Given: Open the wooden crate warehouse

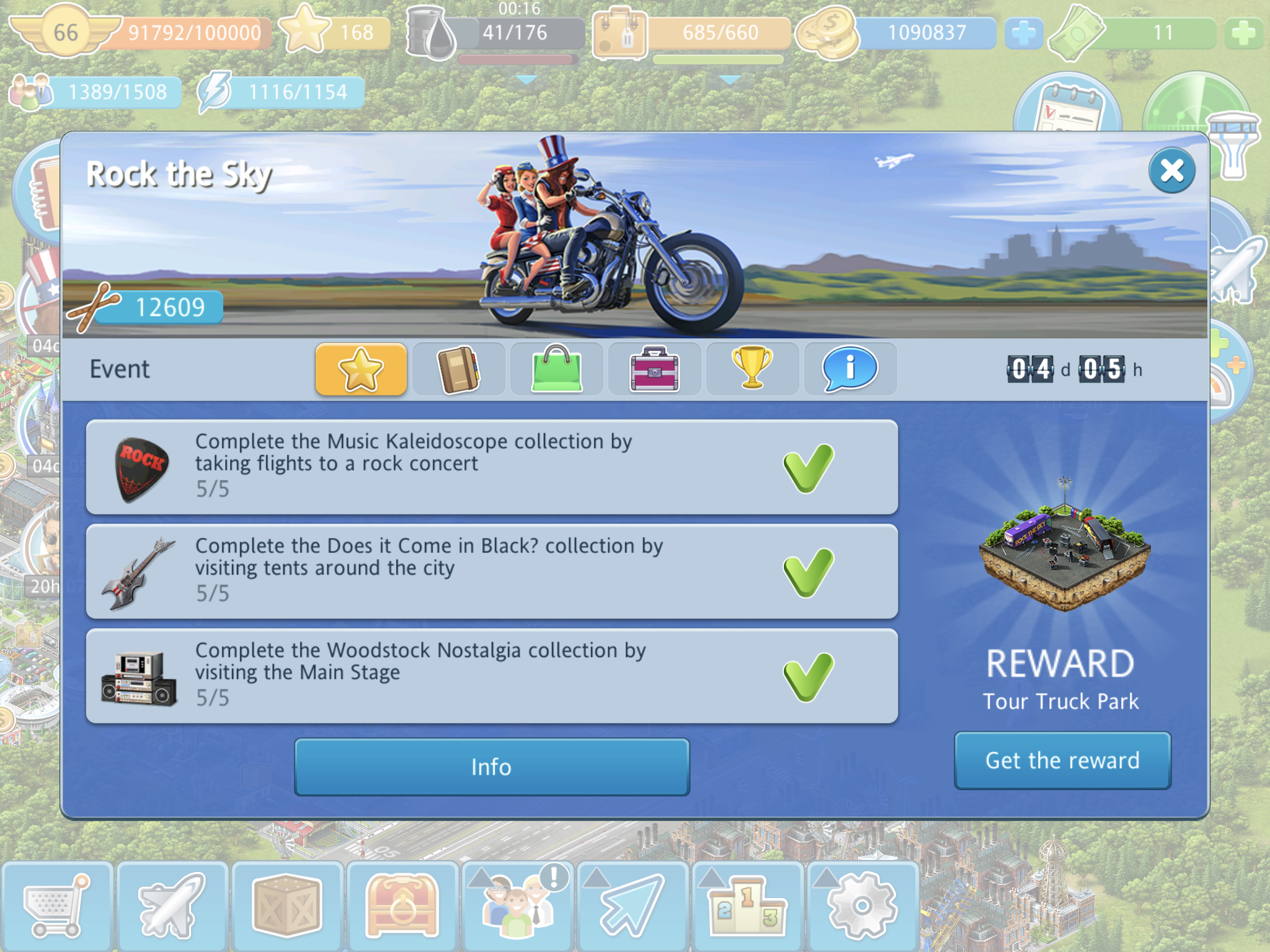Looking at the screenshot, I should click(x=286, y=906).
